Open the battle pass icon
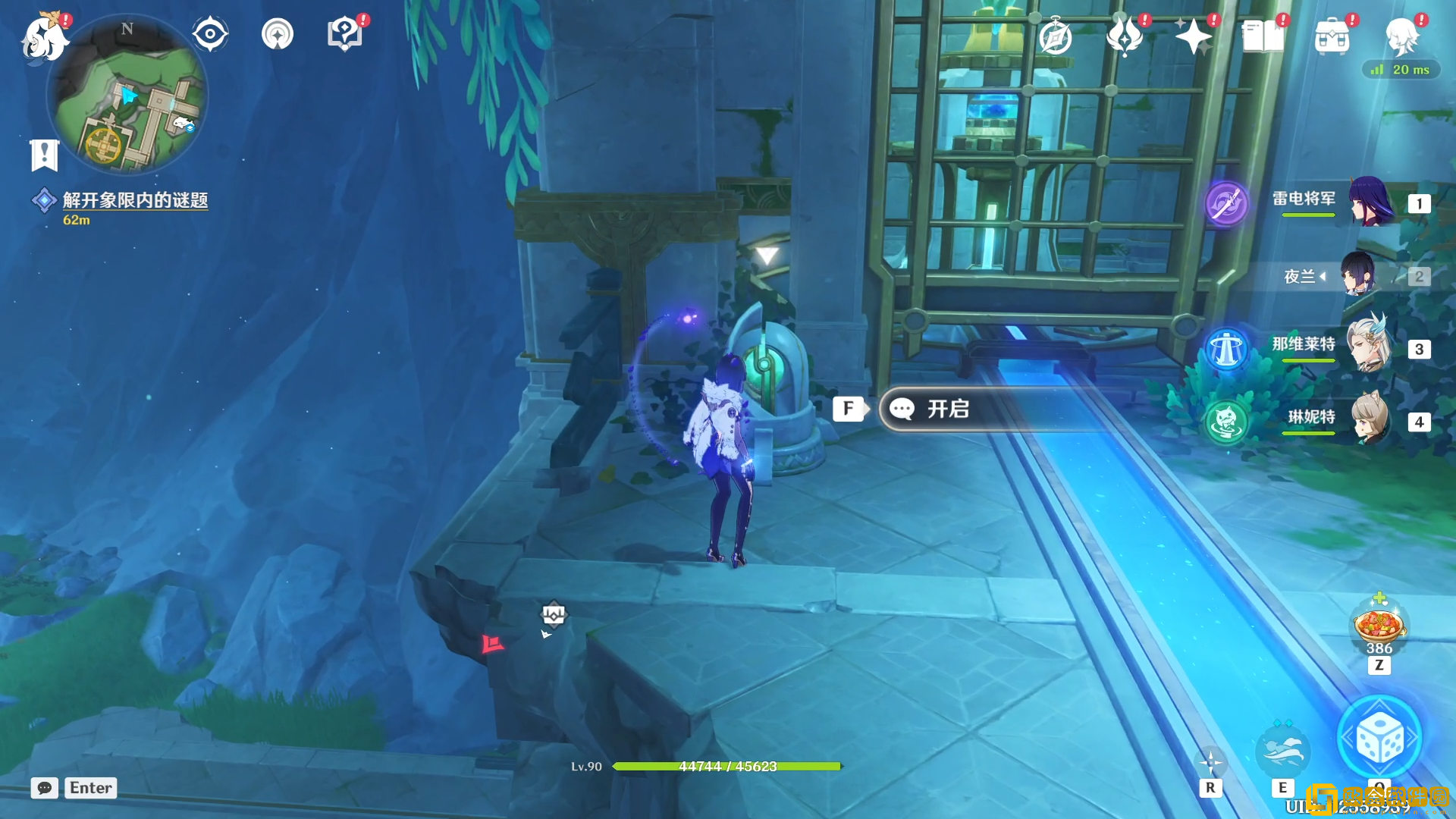 (x=1125, y=36)
